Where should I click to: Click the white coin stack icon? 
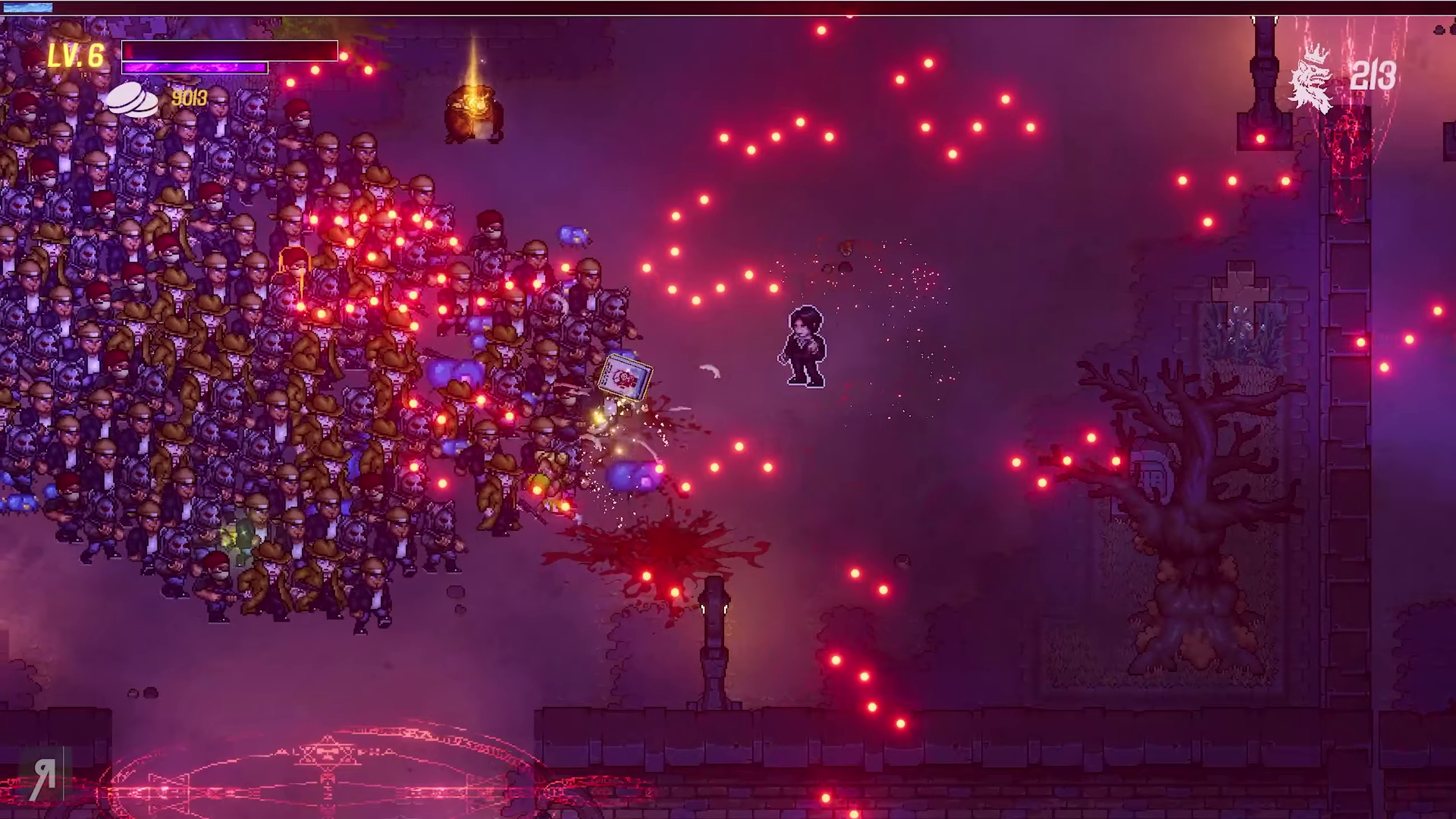(x=133, y=100)
